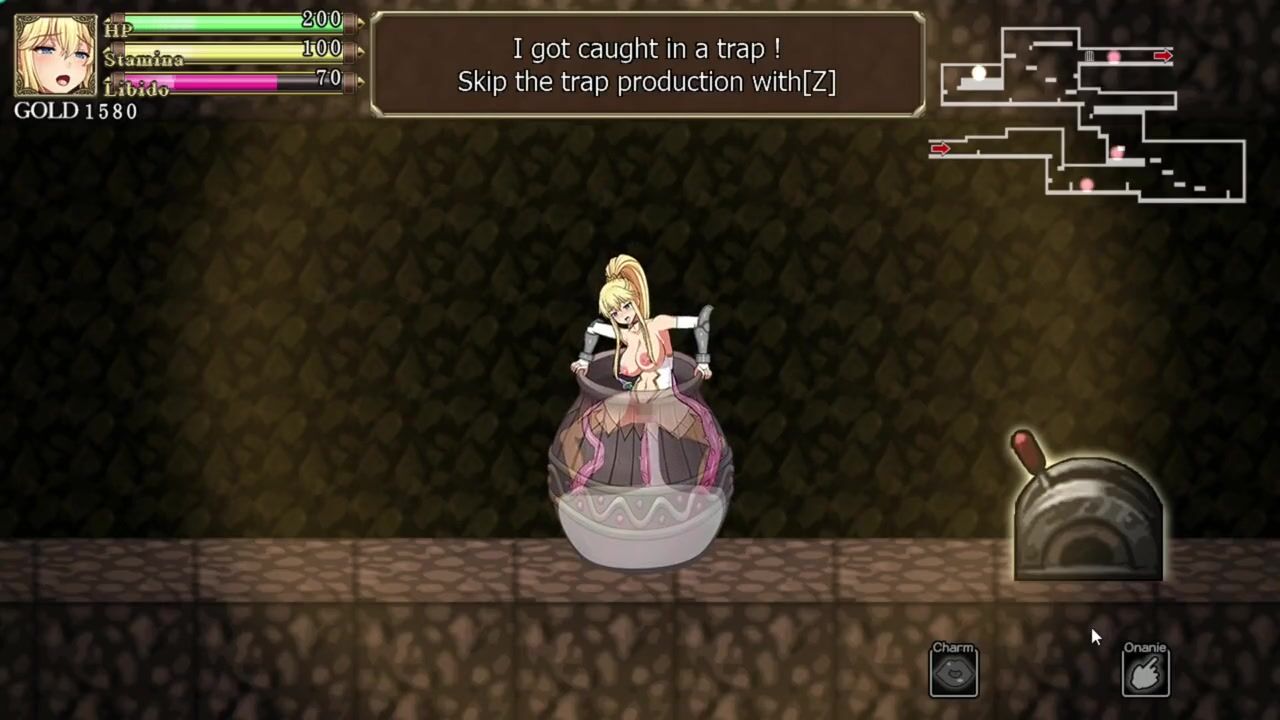Select the character portrait in the HUD
Viewport: 1280px width, 720px height.
[x=56, y=56]
